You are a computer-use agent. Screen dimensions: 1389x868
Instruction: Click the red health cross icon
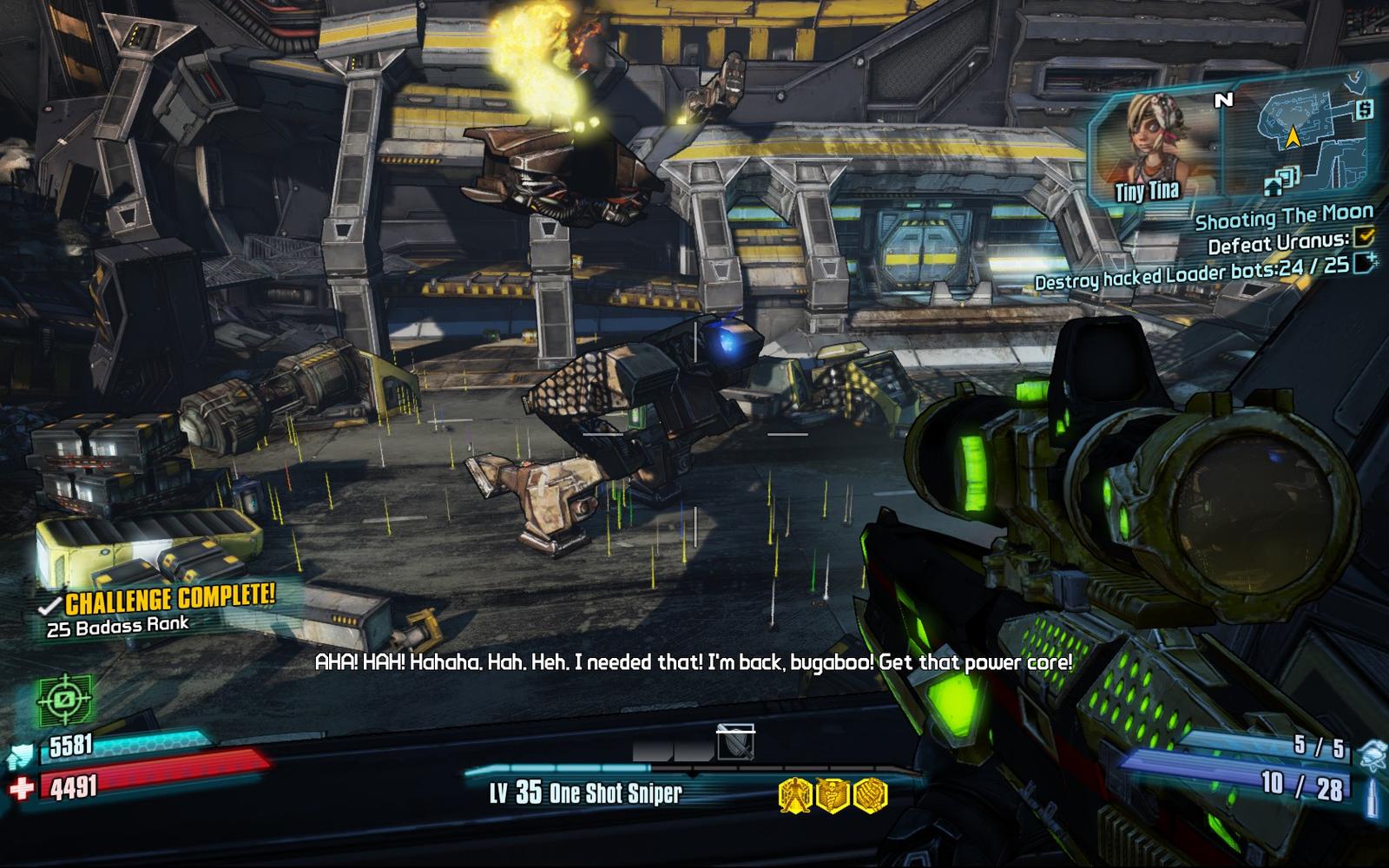tap(23, 788)
